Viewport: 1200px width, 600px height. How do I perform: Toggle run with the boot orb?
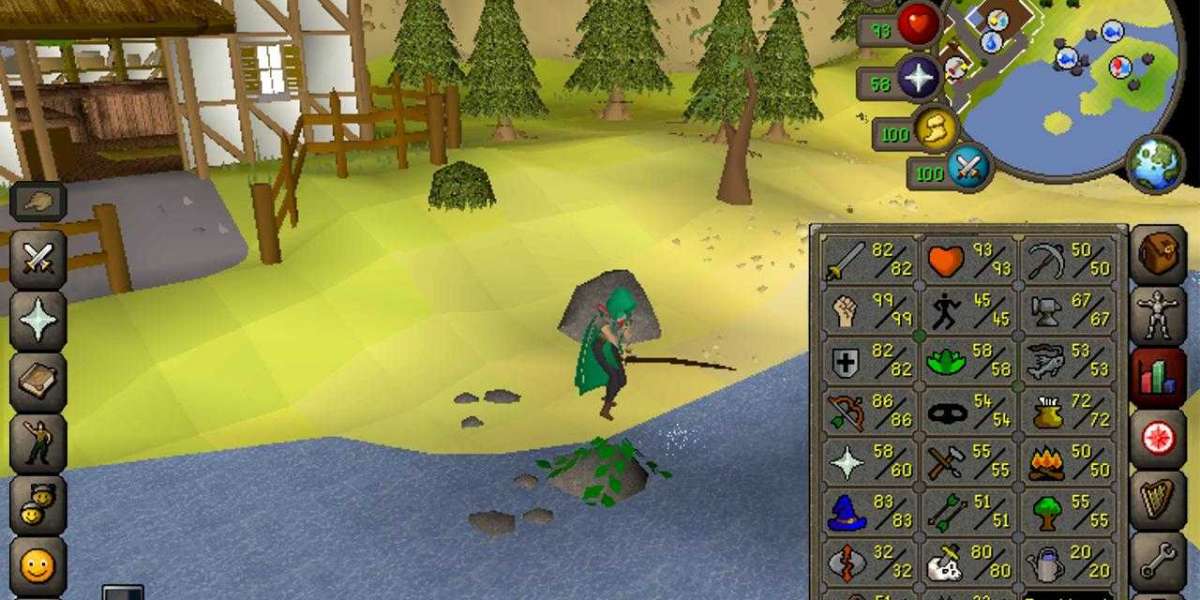click(x=936, y=128)
